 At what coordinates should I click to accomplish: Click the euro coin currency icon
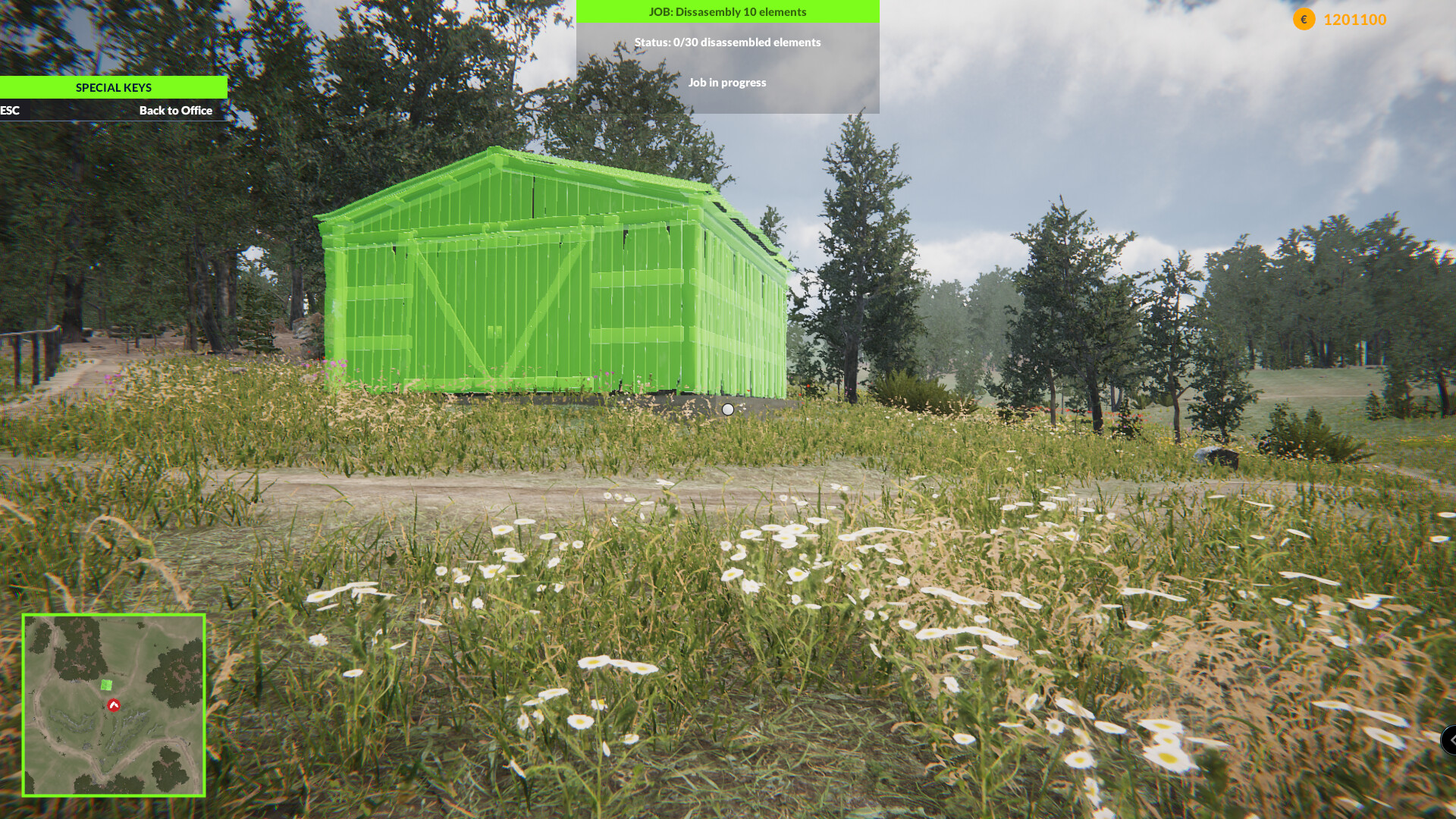click(1302, 20)
